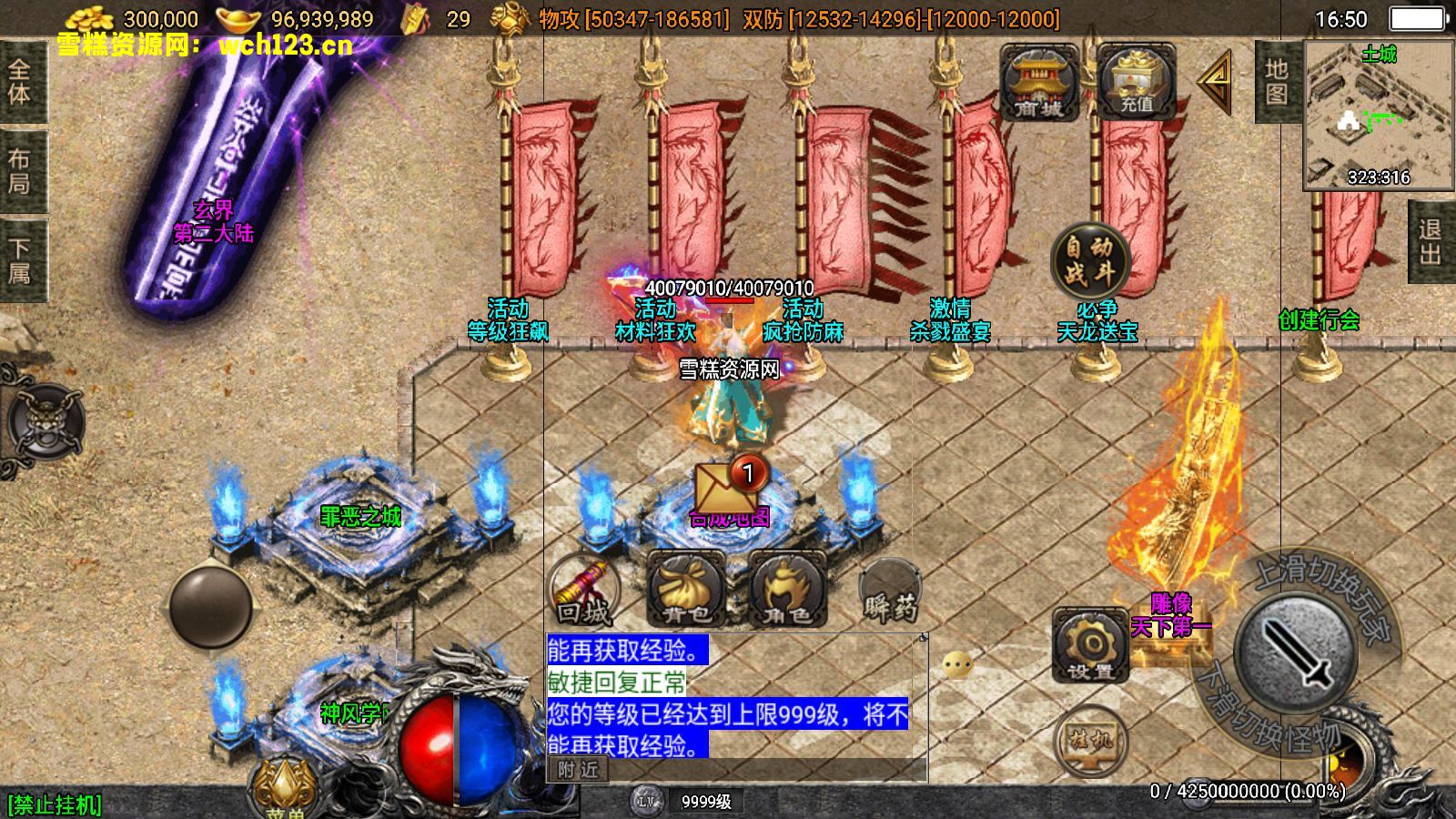The width and height of the screenshot is (1456, 819).
Task: Open the 背包 backpack
Action: [x=686, y=591]
